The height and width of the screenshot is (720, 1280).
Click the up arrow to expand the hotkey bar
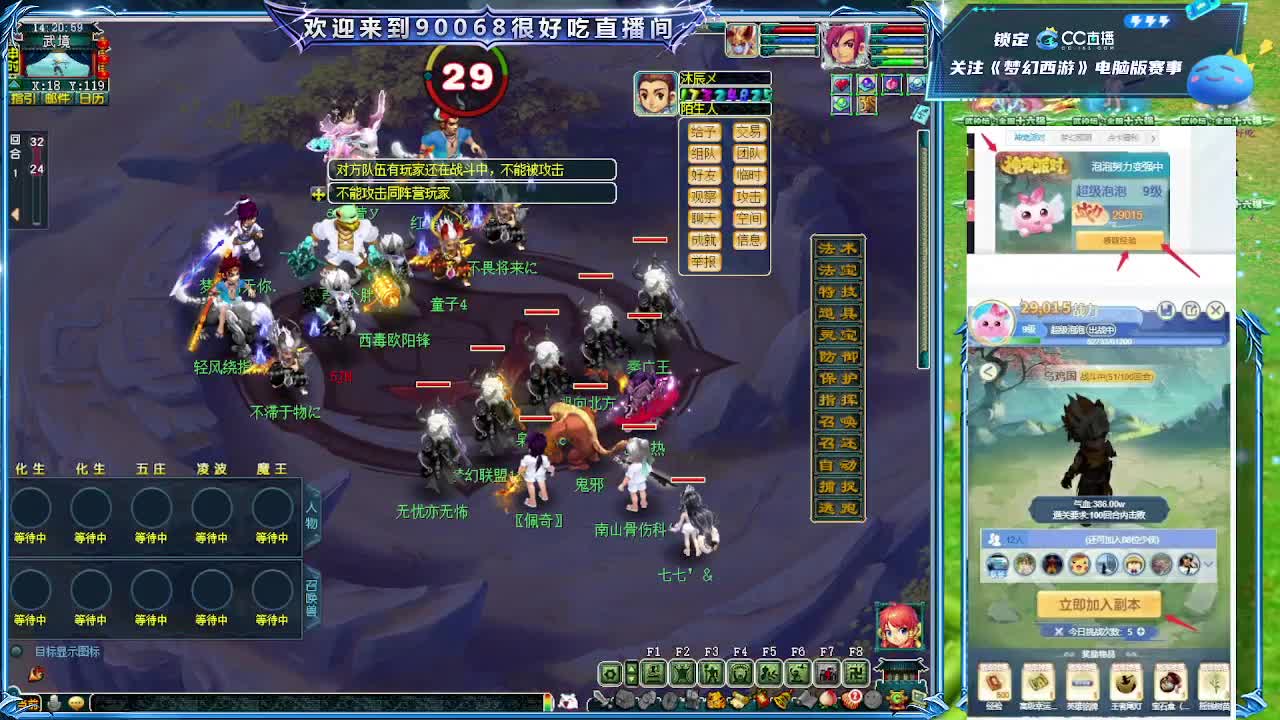click(631, 669)
